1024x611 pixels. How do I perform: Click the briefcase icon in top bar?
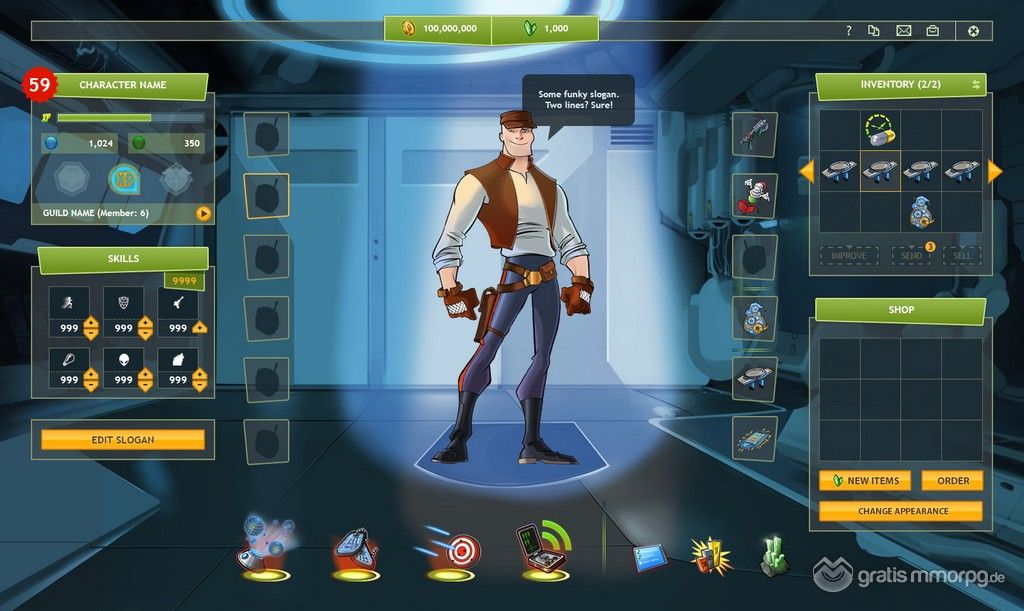(x=932, y=30)
